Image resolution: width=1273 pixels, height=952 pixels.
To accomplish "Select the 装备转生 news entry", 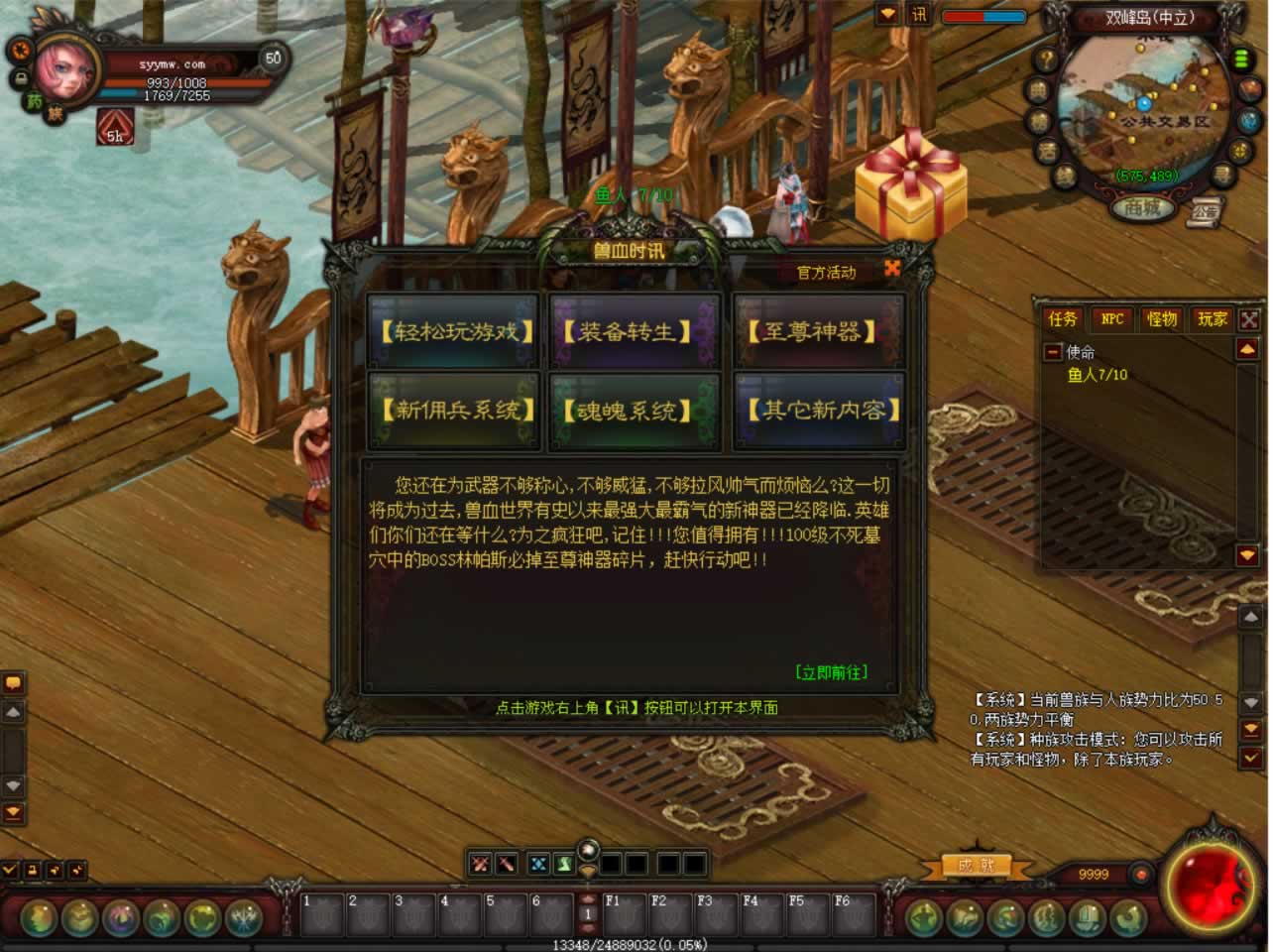I will [x=636, y=331].
